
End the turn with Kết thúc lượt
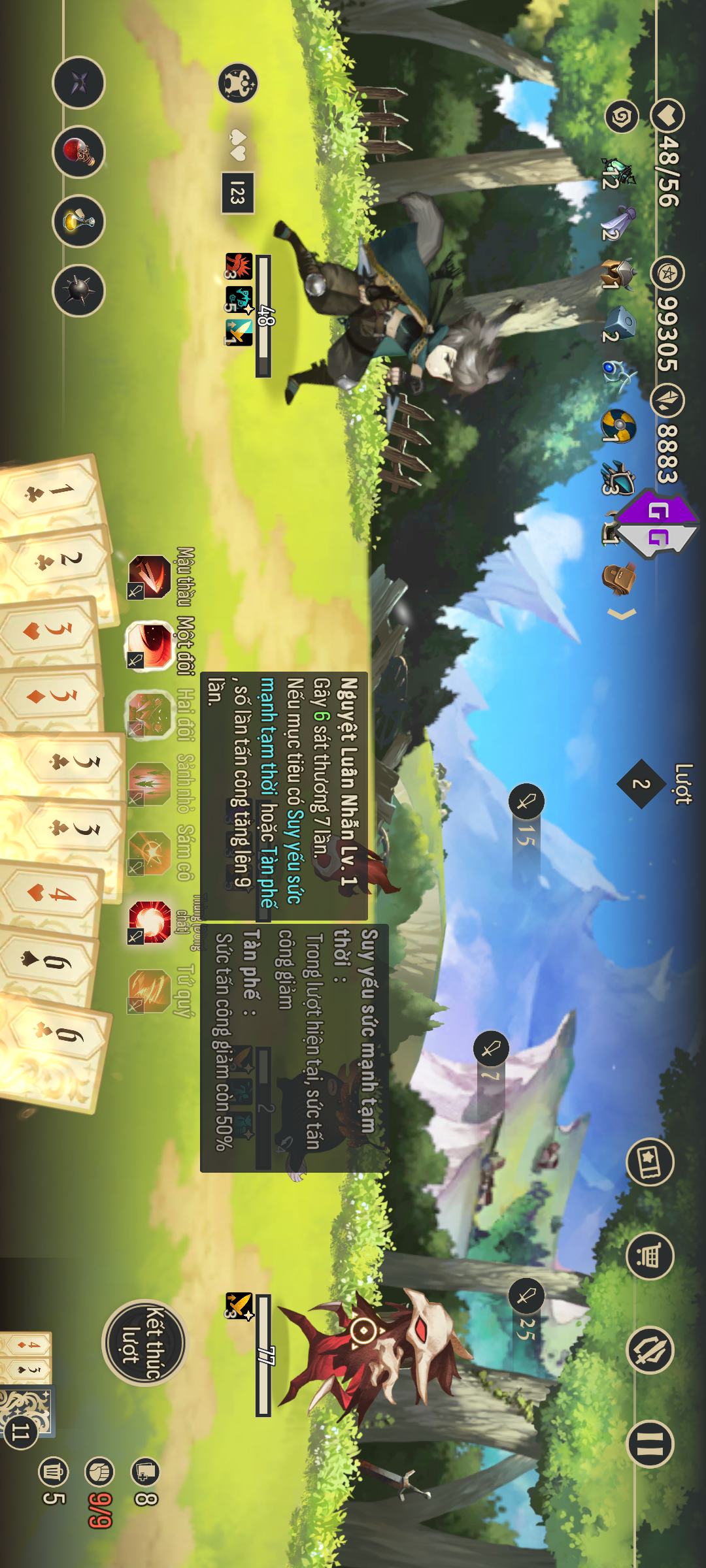pos(144,1343)
